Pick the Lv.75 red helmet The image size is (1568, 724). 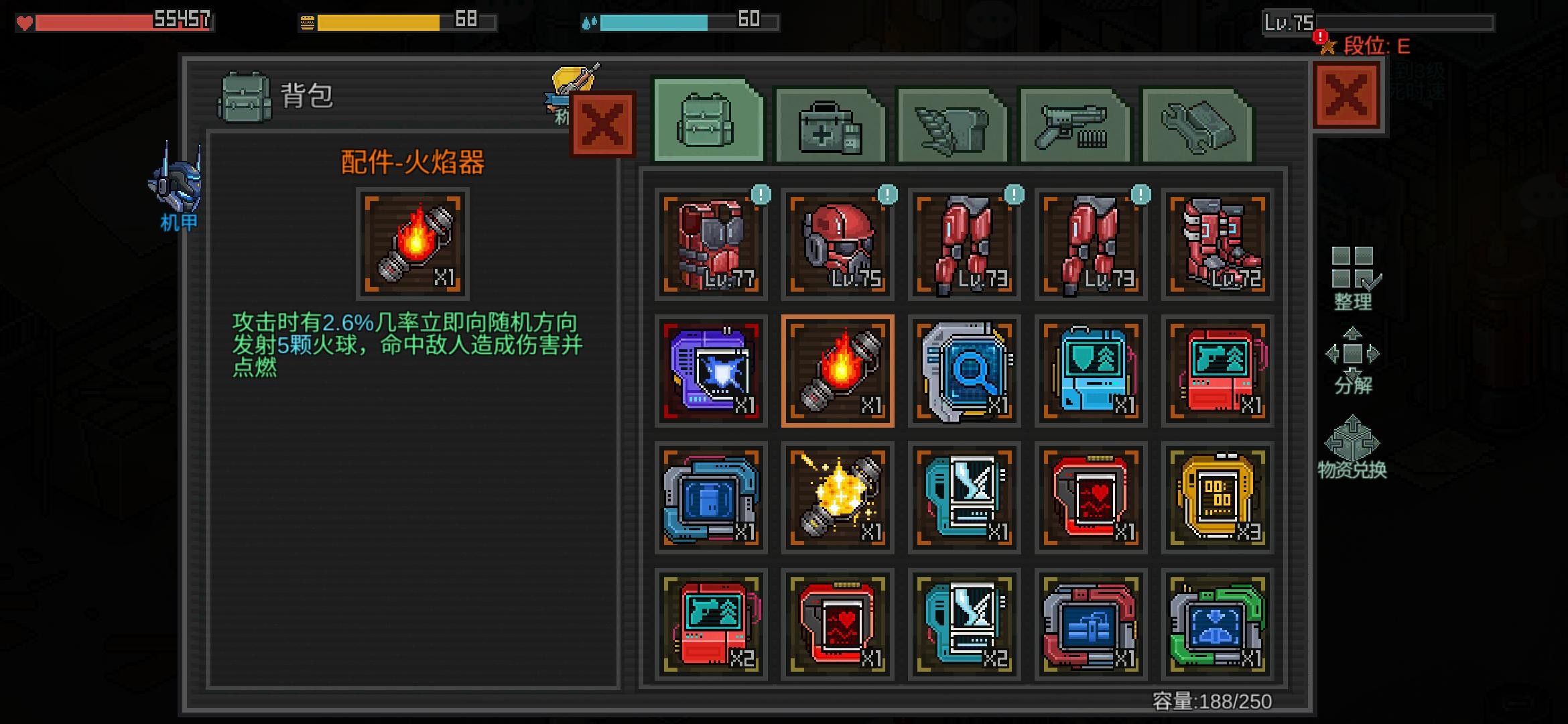[838, 244]
